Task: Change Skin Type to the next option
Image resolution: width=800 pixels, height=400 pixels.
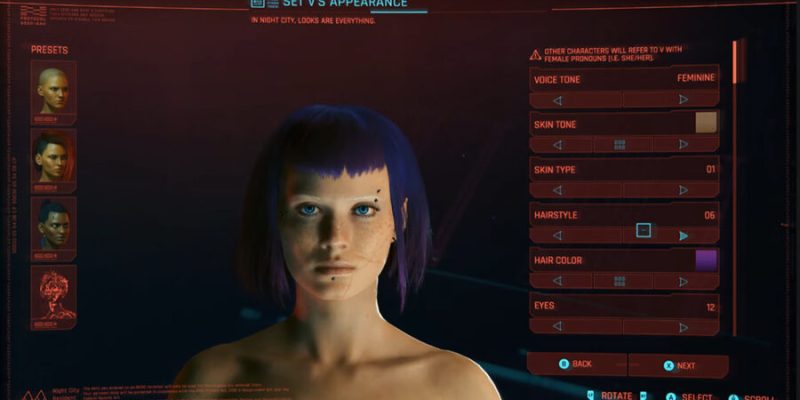Action: (683, 190)
